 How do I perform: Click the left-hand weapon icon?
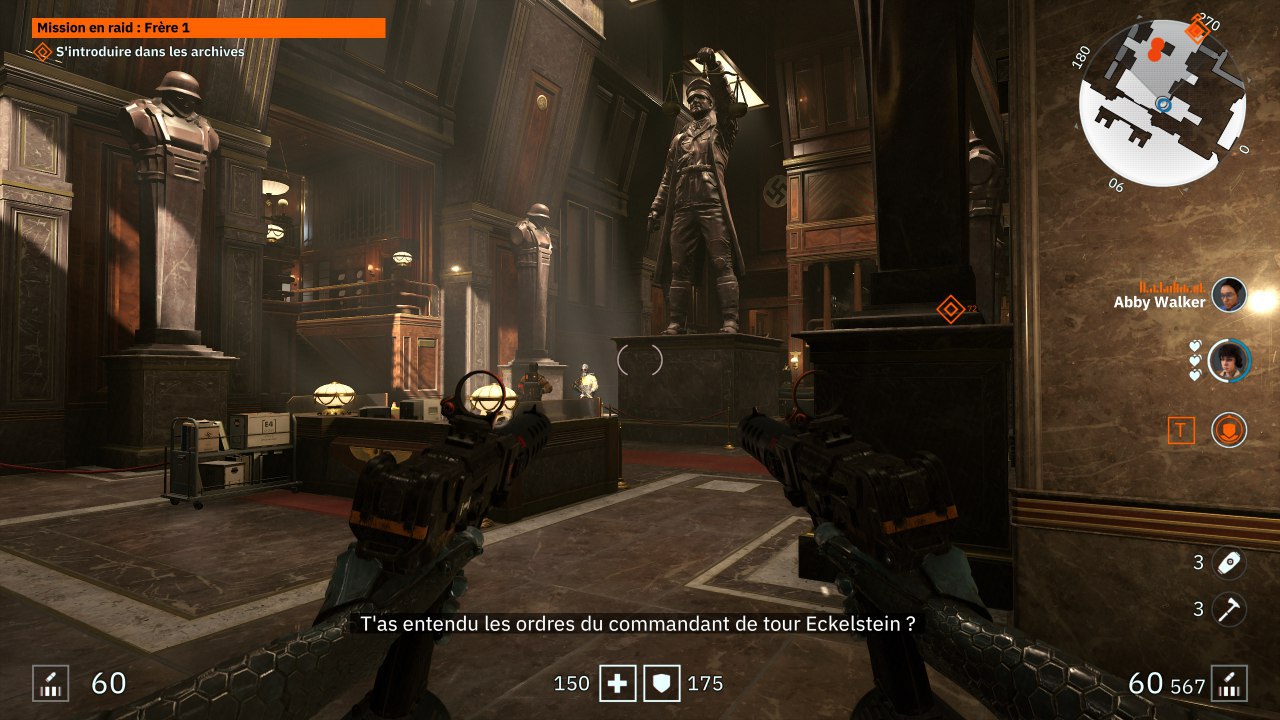(x=50, y=683)
